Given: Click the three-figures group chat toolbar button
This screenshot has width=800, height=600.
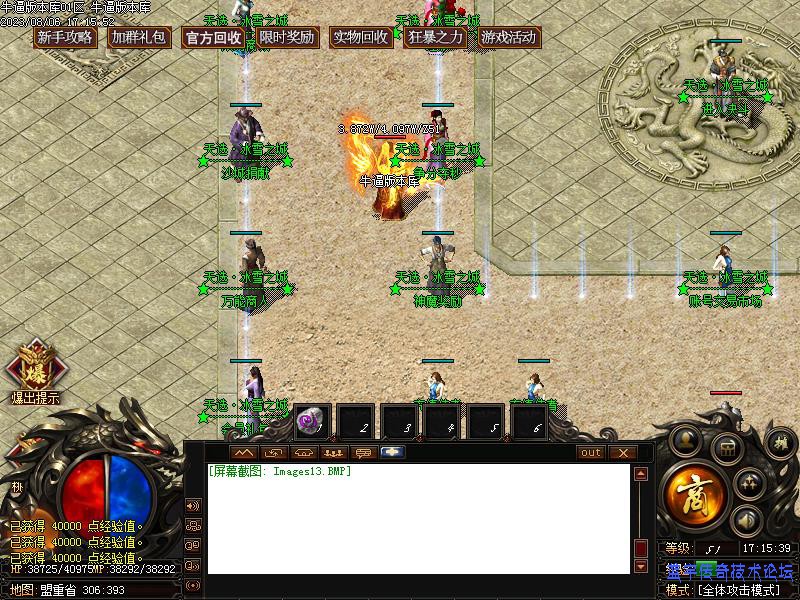Looking at the screenshot, I should pyautogui.click(x=333, y=453).
